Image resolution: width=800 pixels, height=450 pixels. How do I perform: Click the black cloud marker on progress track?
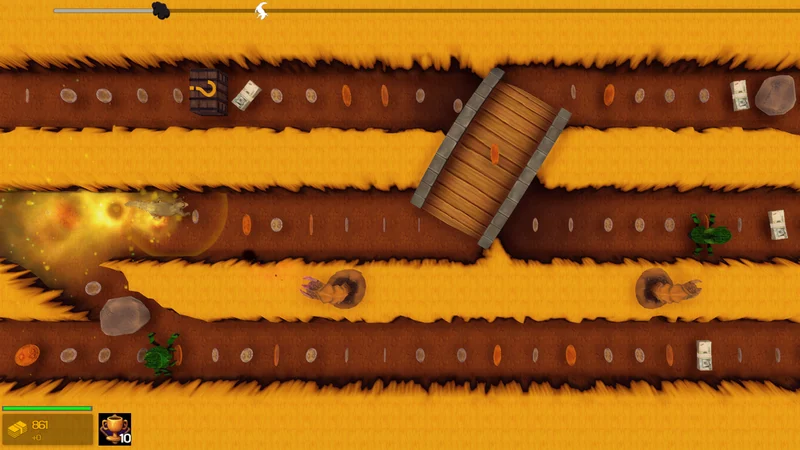(160, 10)
